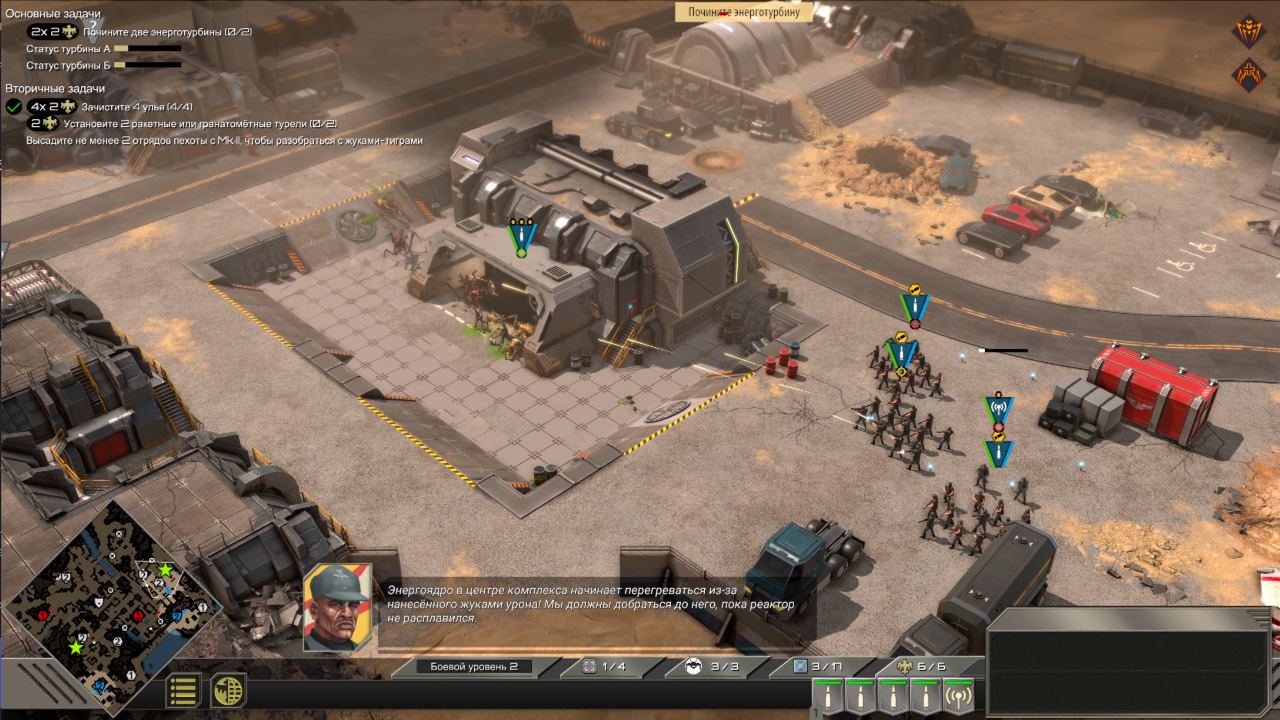This screenshot has height=720, width=1280.
Task: Select the radio squad marker on the field
Action: [x=997, y=410]
